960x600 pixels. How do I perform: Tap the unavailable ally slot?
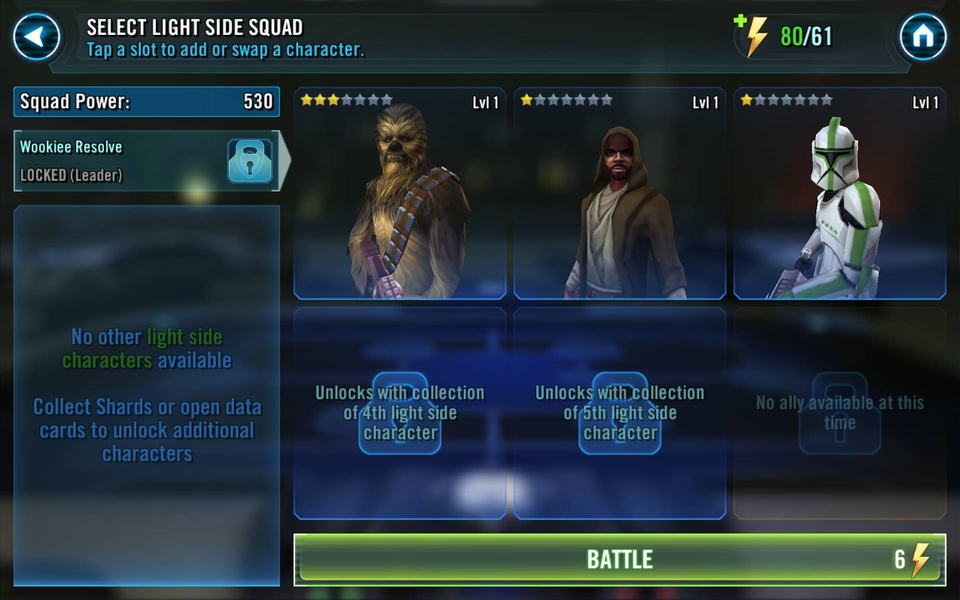839,413
